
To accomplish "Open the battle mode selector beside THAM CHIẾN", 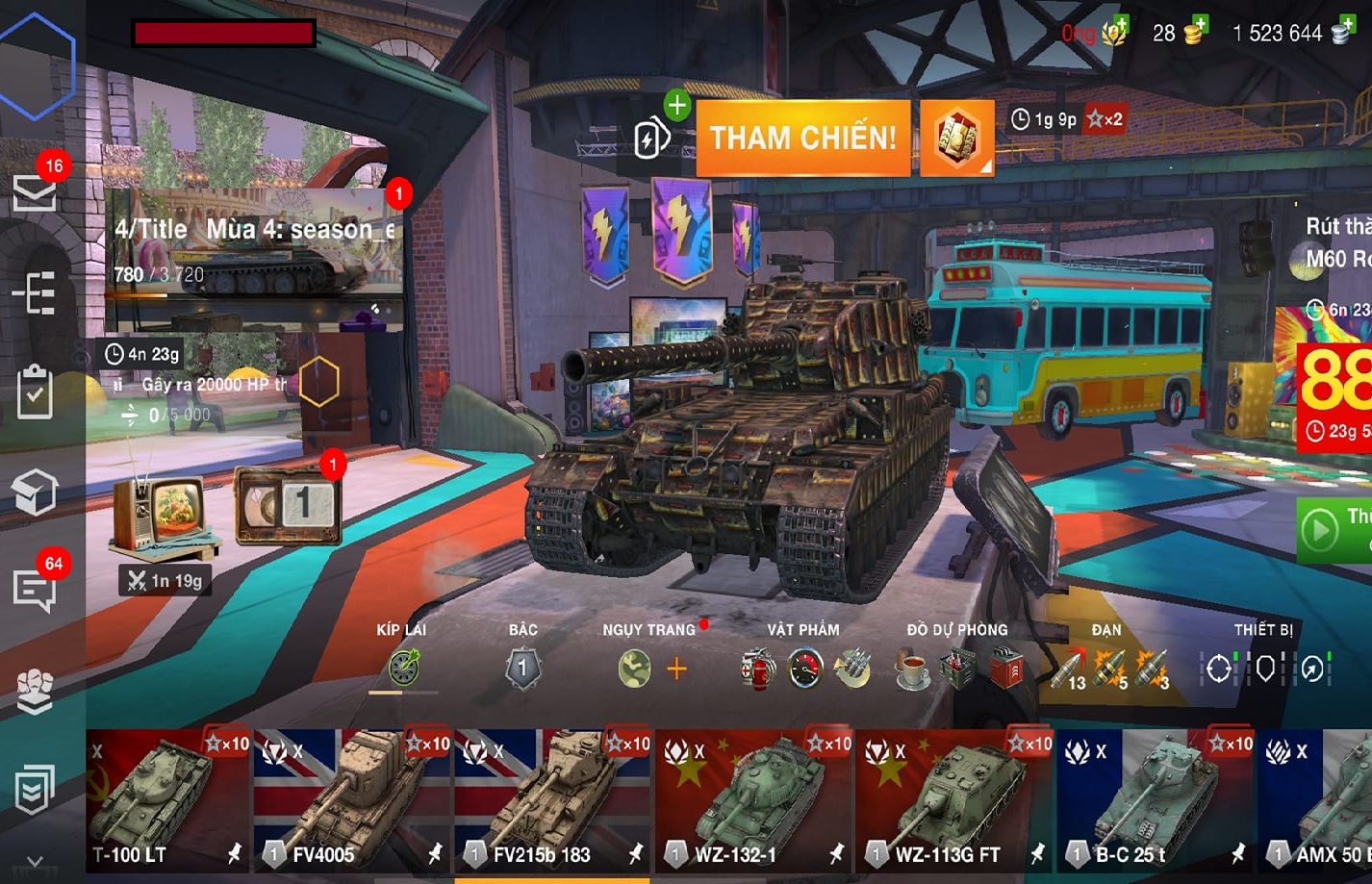I will (x=956, y=139).
